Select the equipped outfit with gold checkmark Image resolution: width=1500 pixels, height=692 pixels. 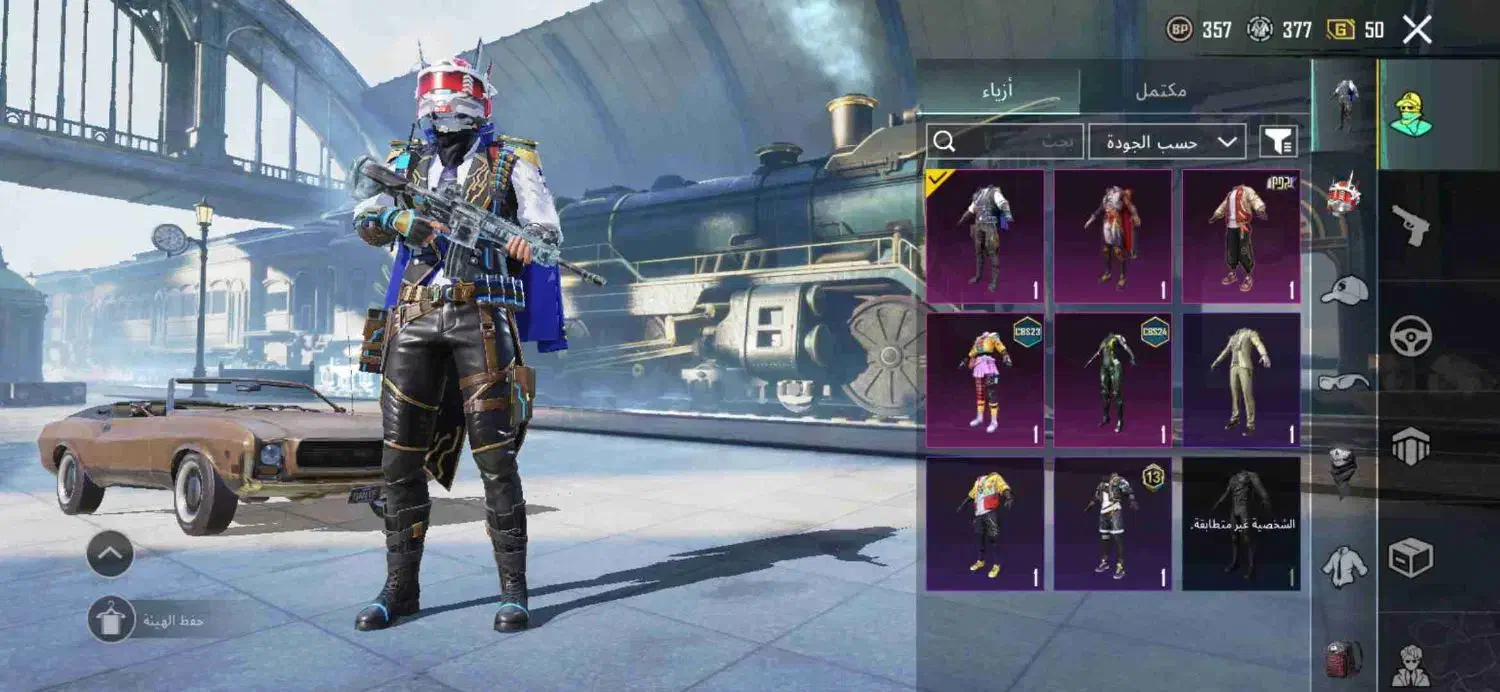point(985,236)
